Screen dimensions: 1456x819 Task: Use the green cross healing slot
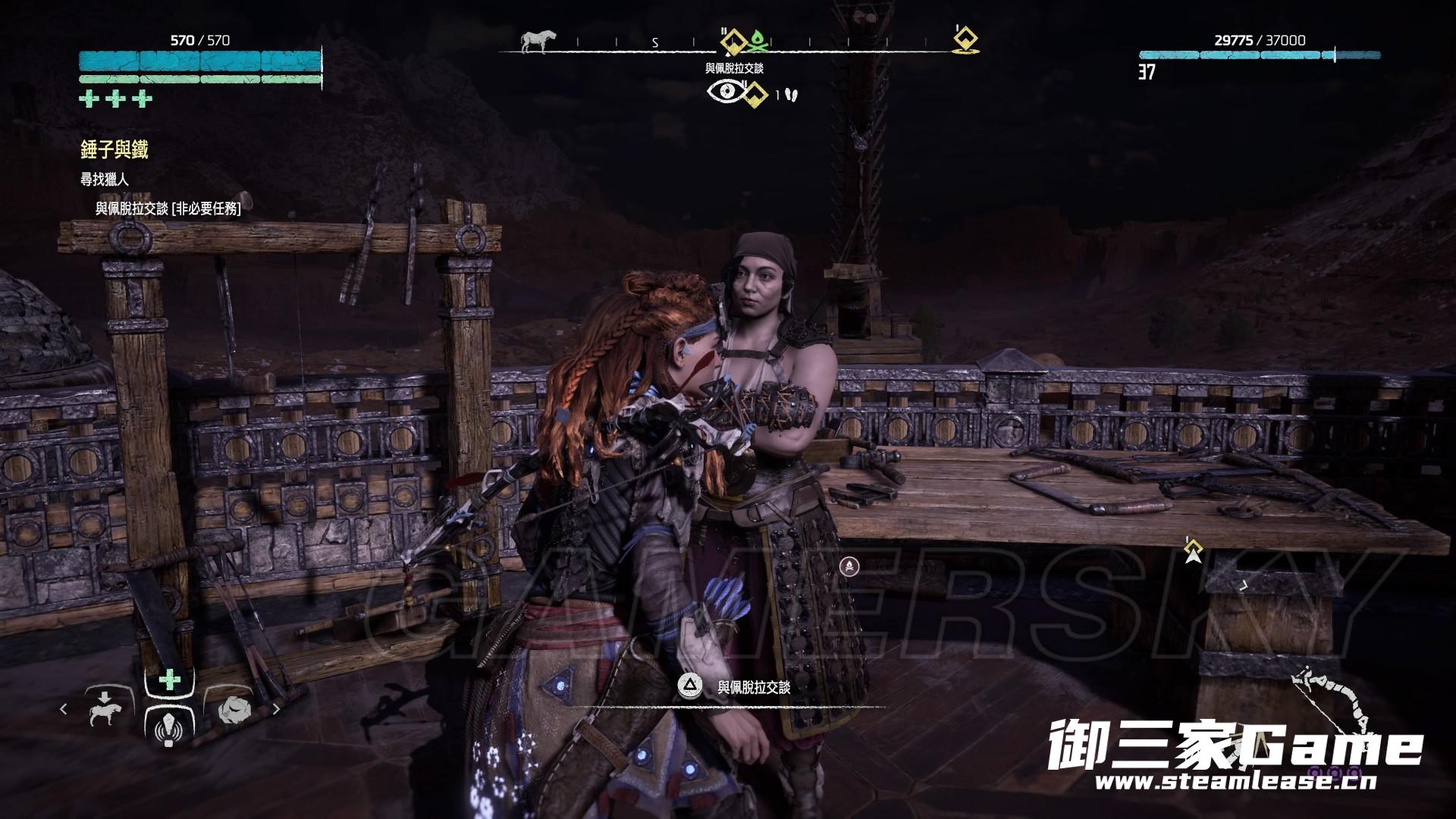(169, 680)
